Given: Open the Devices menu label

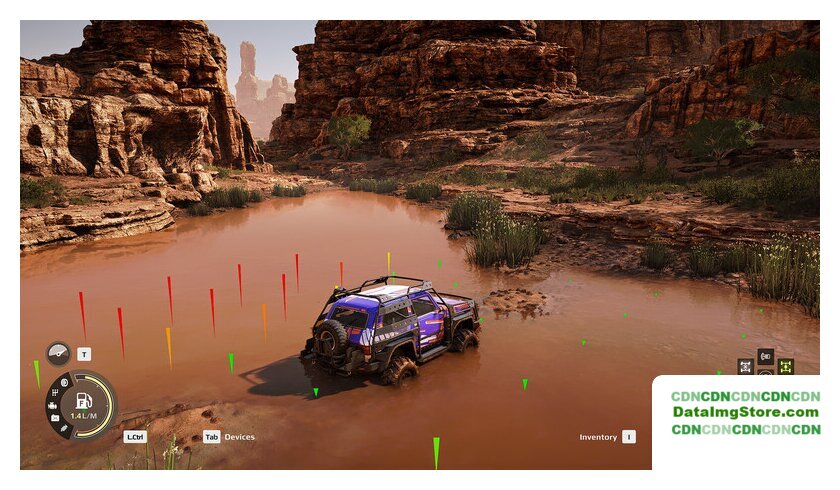Looking at the screenshot, I should [x=239, y=437].
